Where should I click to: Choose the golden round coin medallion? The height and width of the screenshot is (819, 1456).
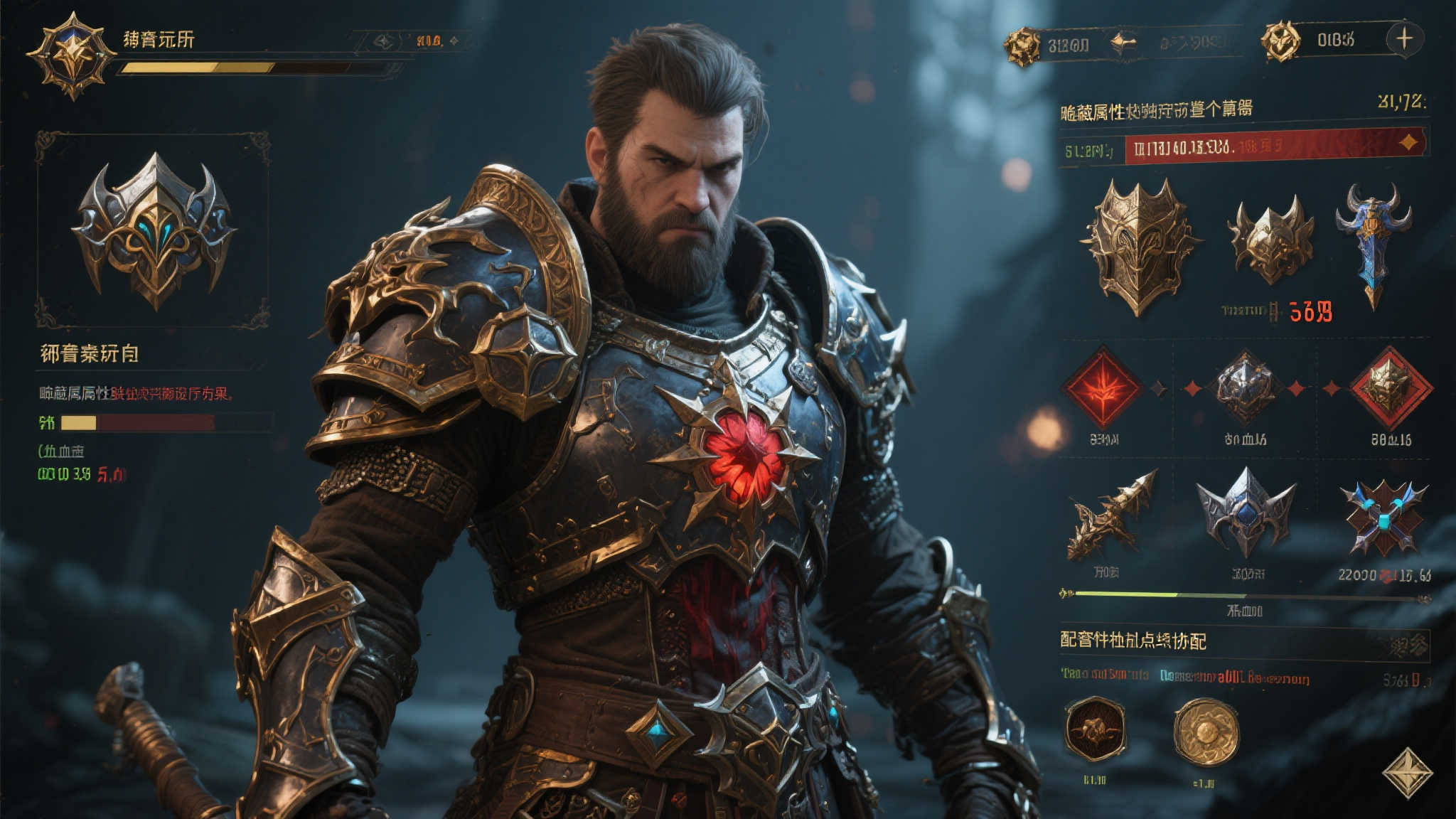tap(1206, 732)
